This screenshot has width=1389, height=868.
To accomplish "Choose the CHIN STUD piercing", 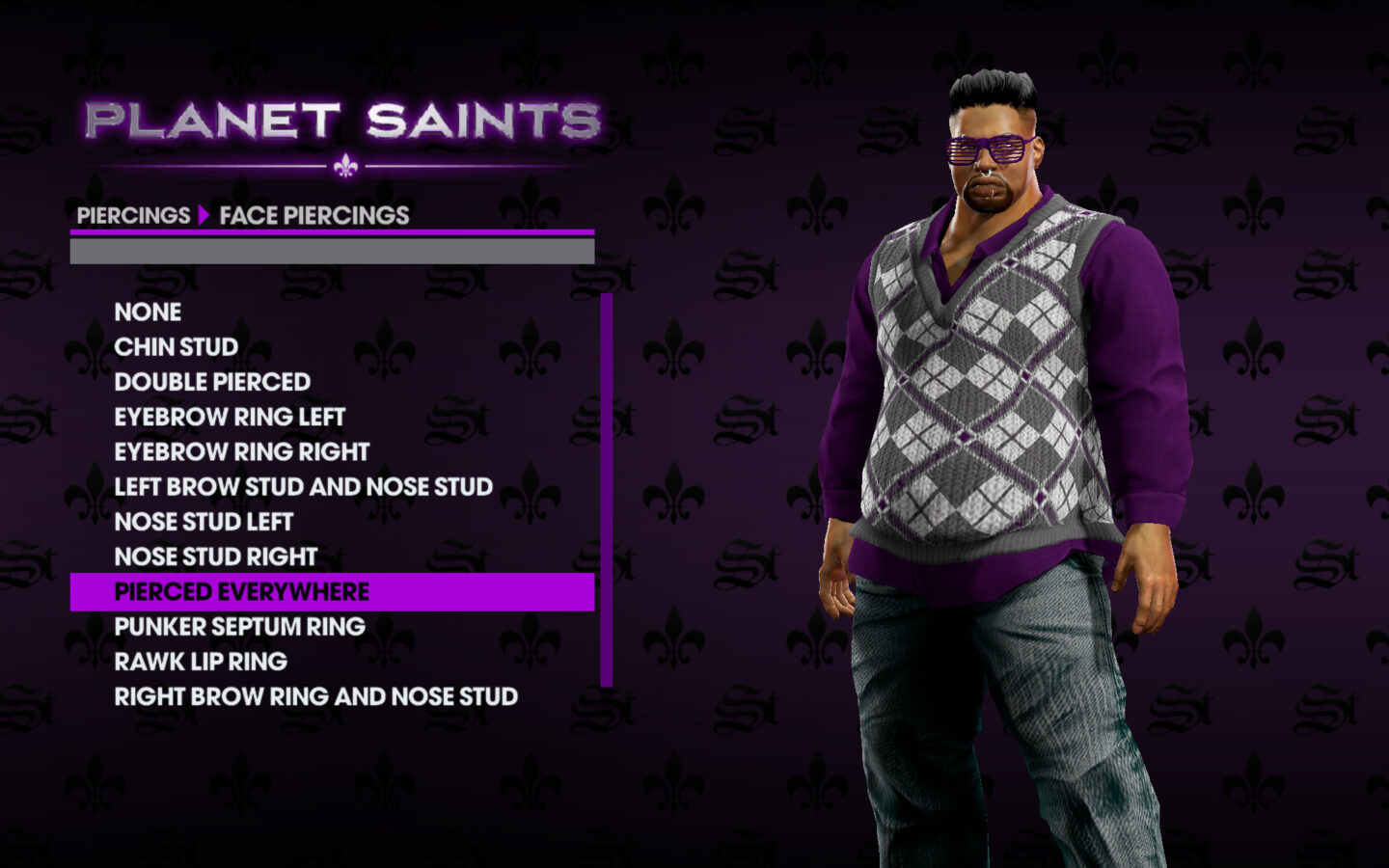I will click(175, 347).
